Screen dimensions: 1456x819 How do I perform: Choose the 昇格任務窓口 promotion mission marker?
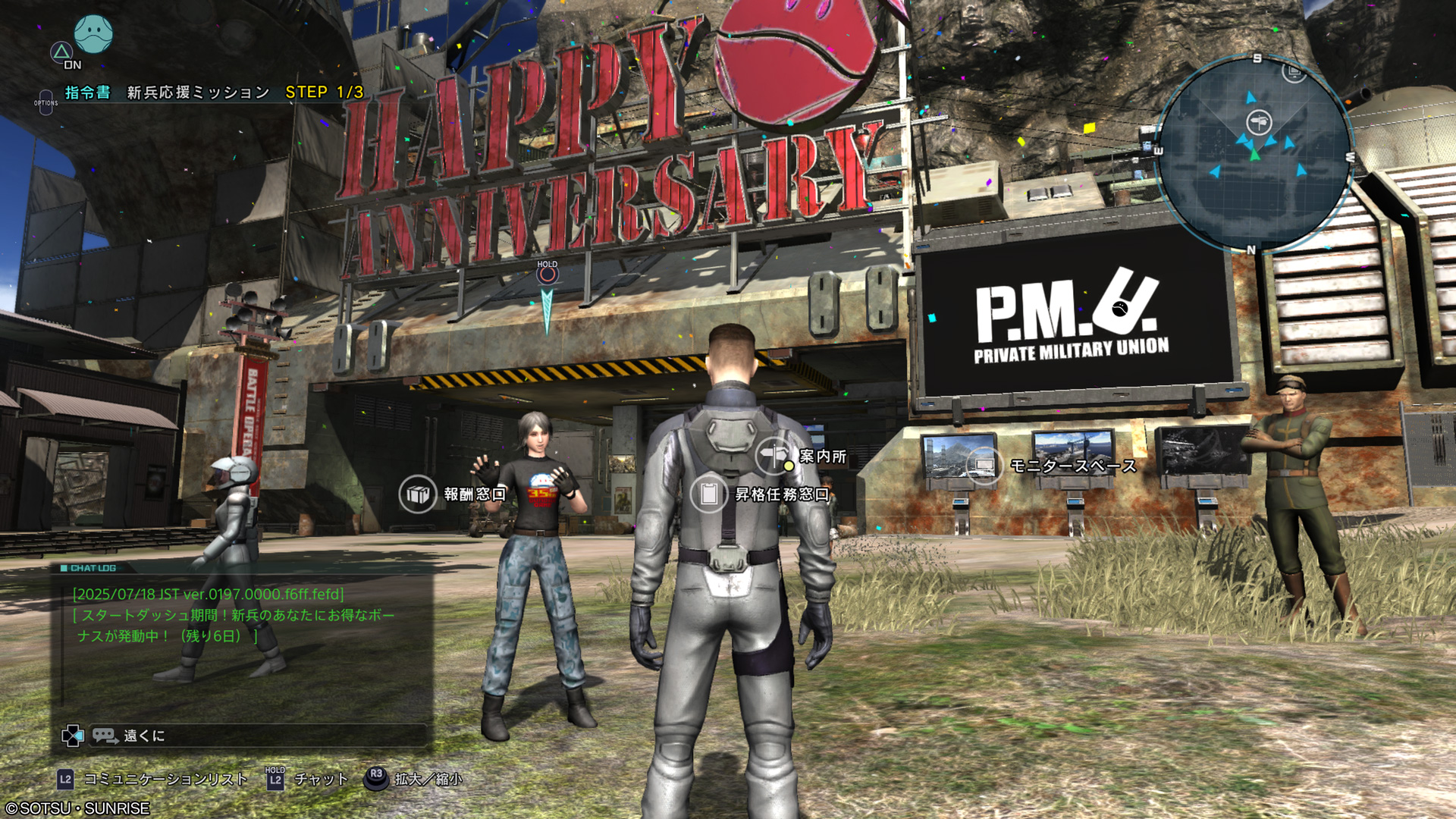point(709,494)
